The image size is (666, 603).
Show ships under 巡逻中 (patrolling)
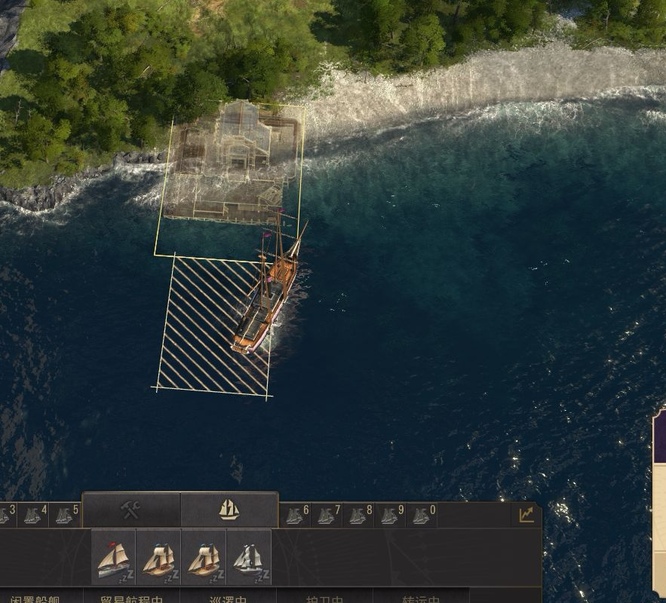(228, 598)
